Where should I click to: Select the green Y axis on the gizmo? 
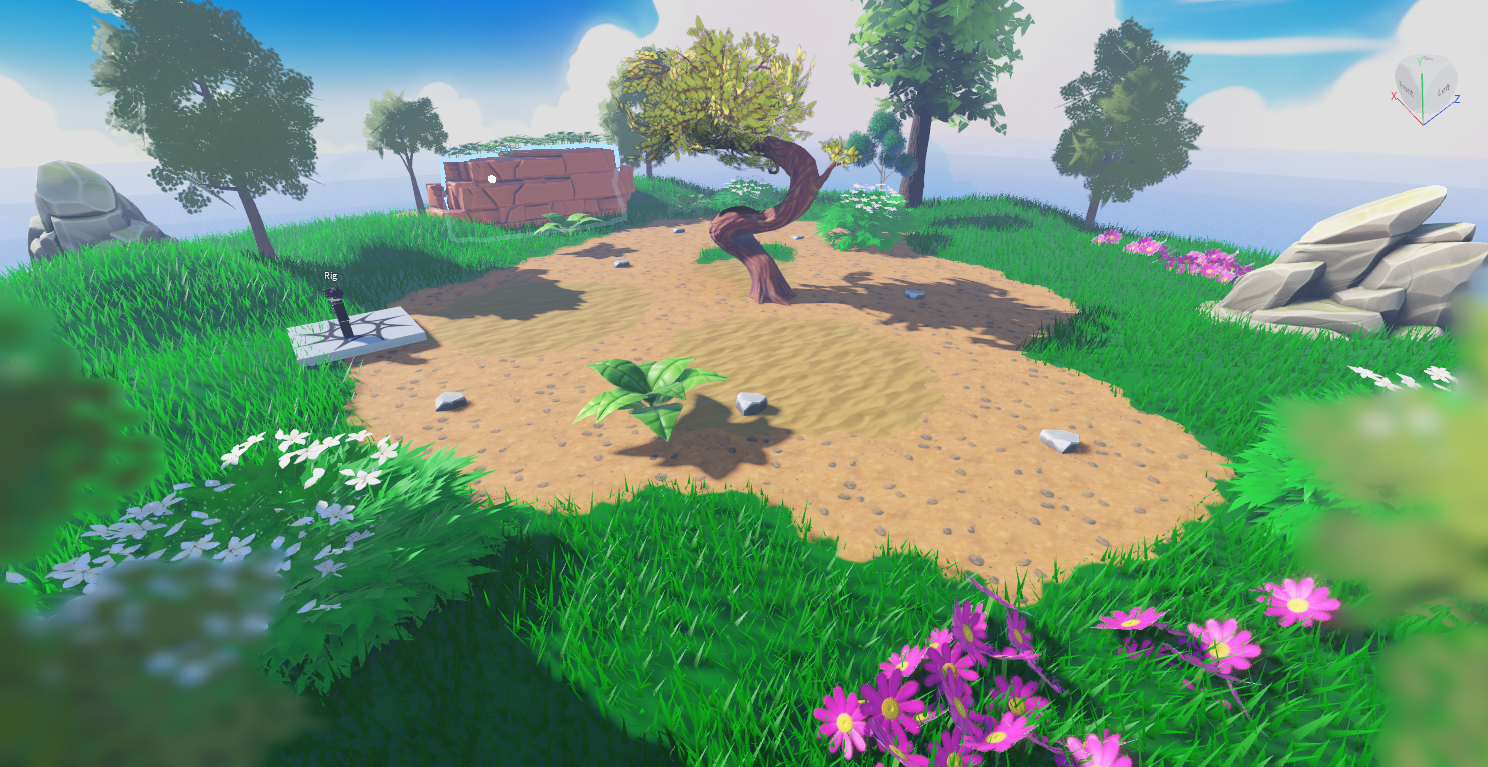(1419, 62)
